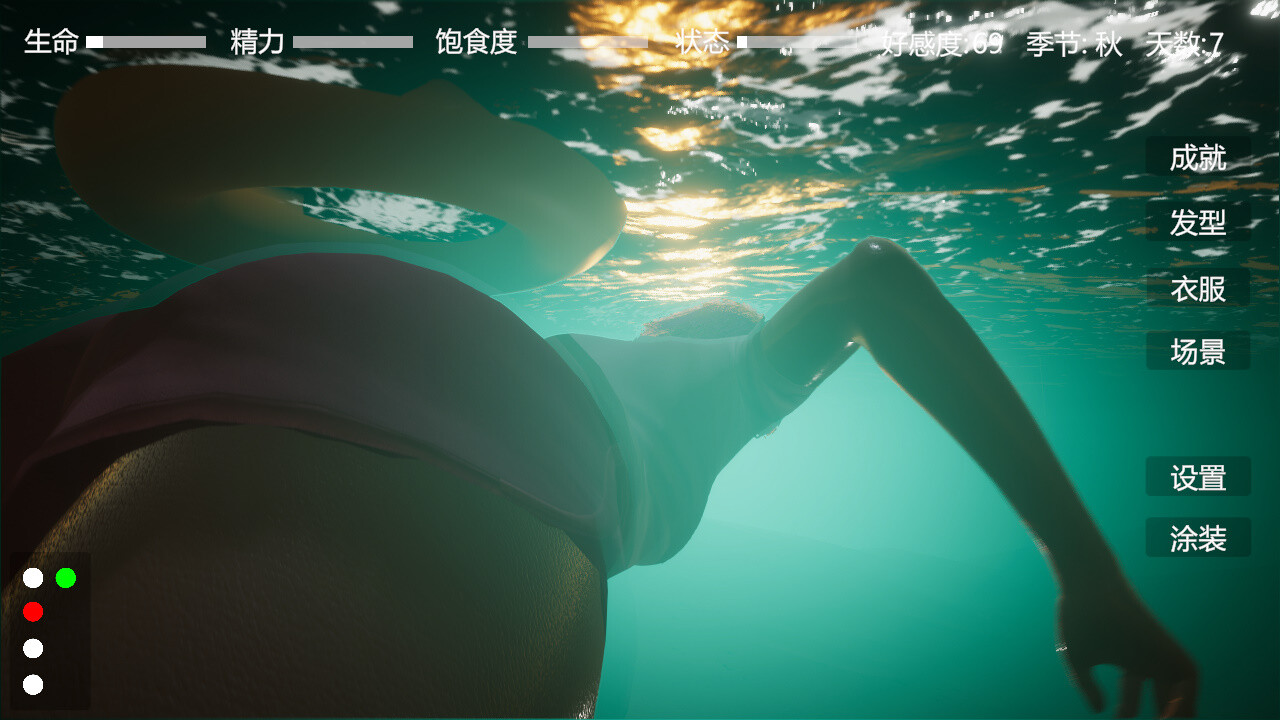Click the 生命 (Health) progress bar
This screenshot has width=1280, height=720.
coord(146,42)
